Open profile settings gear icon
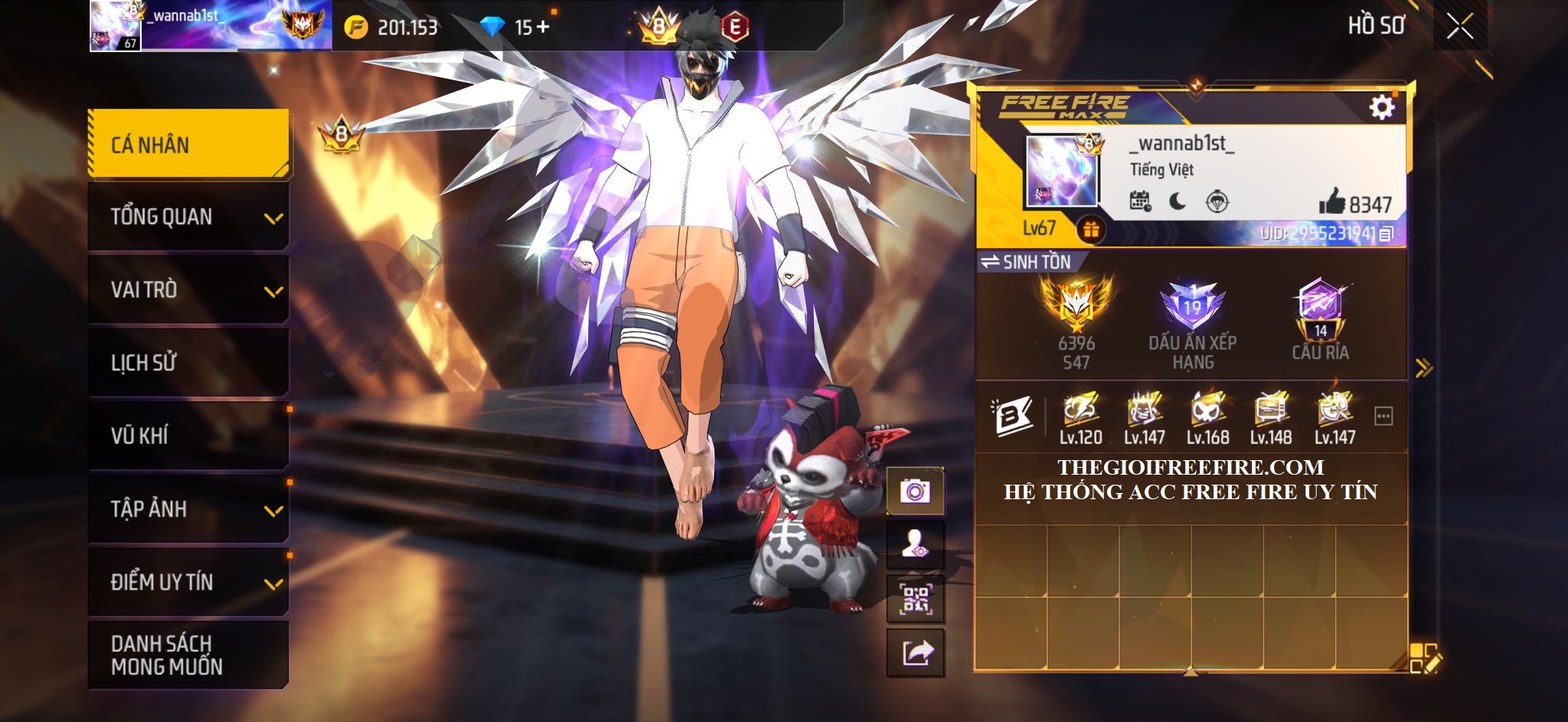This screenshot has height=722, width=1568. (x=1381, y=107)
